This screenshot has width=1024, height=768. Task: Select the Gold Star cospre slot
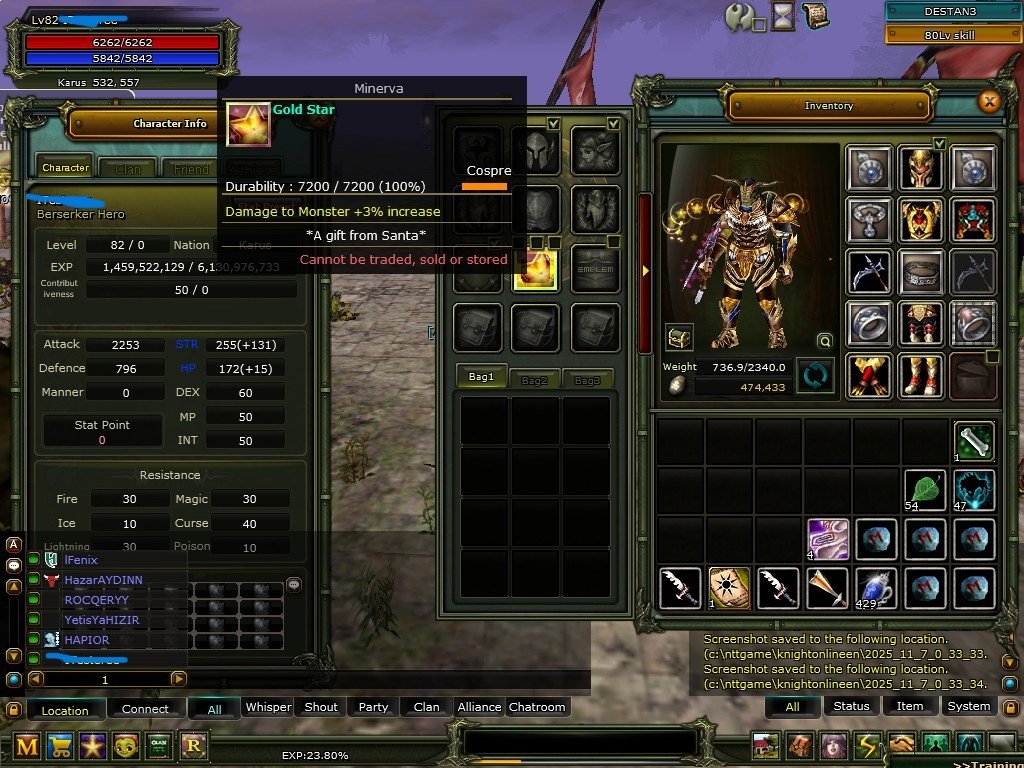pyautogui.click(x=535, y=269)
